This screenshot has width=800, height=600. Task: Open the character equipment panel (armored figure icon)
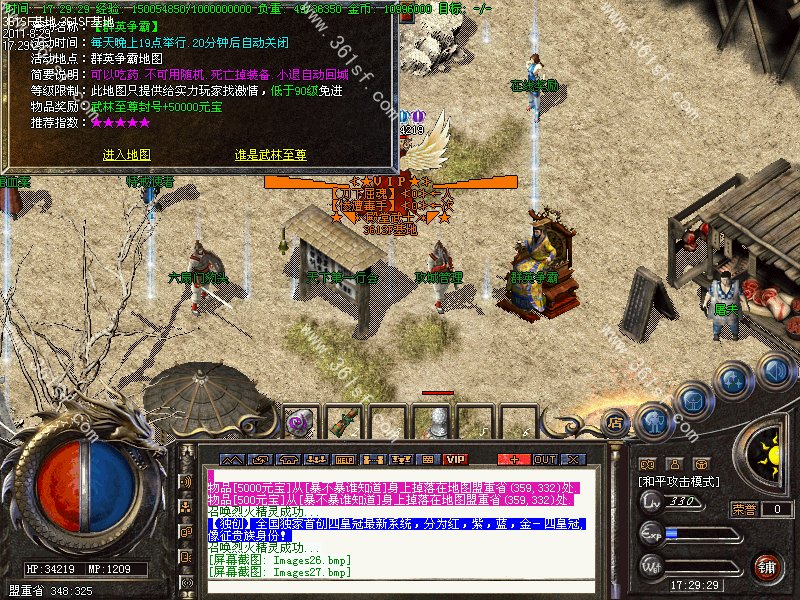tap(652, 421)
